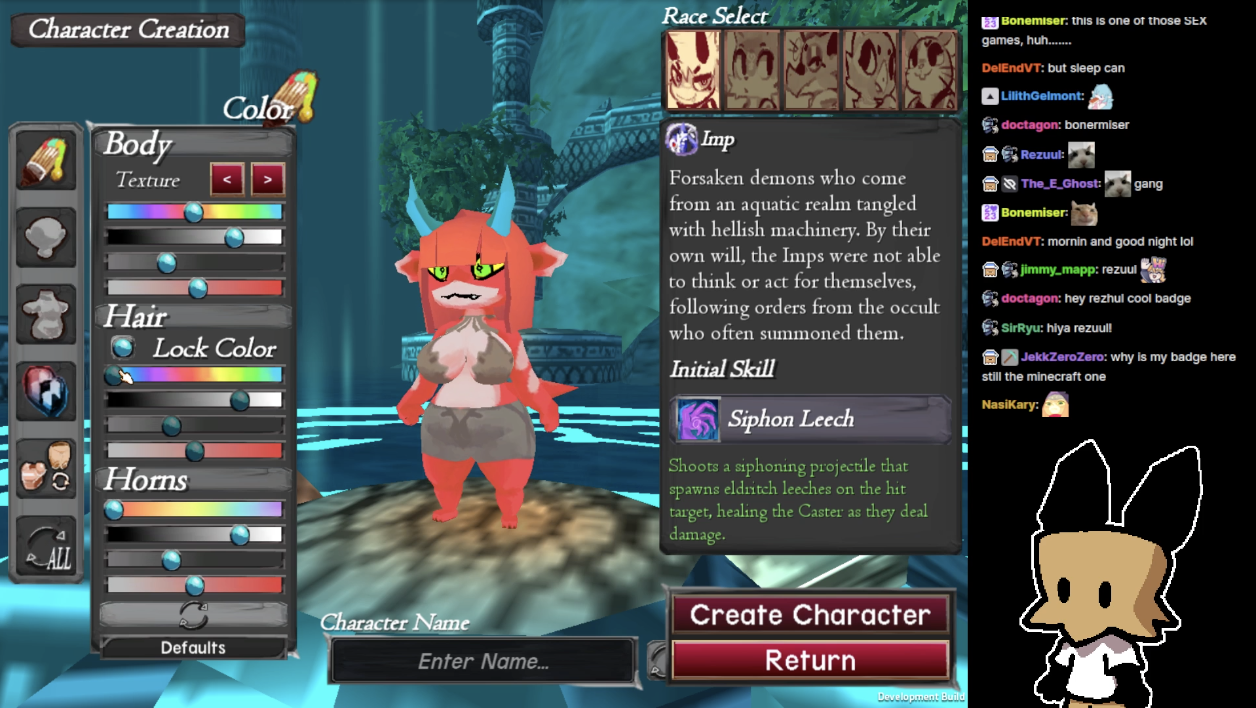Viewport: 1256px width, 708px height.
Task: Toggle the hair Lock Color option
Action: click(x=123, y=348)
